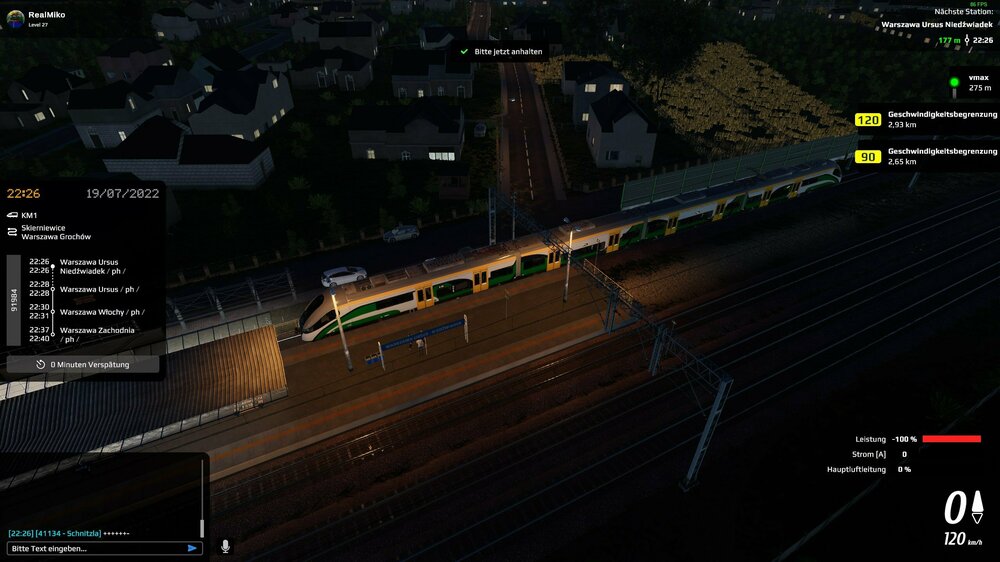Open the RealMiko player profile

pyautogui.click(x=45, y=16)
